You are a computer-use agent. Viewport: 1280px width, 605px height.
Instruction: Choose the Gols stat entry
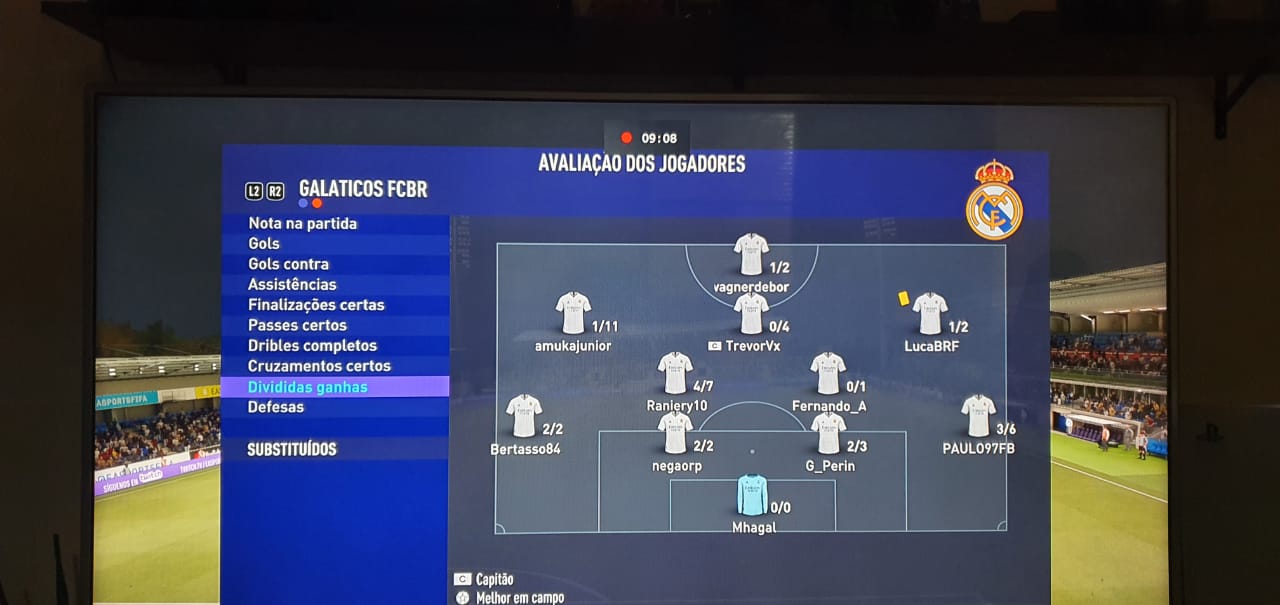[x=264, y=243]
